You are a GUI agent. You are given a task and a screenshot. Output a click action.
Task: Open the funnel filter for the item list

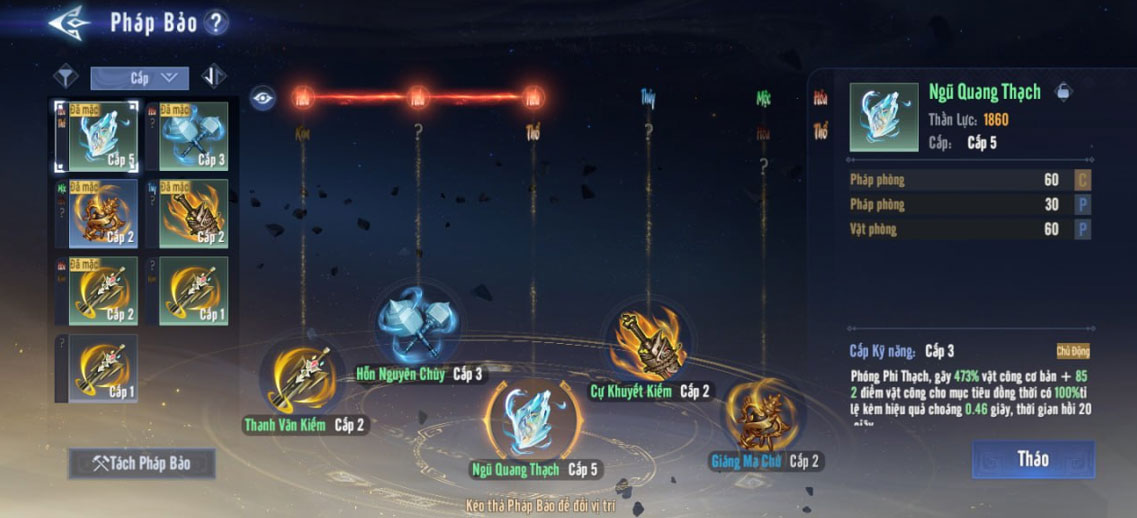coord(66,77)
